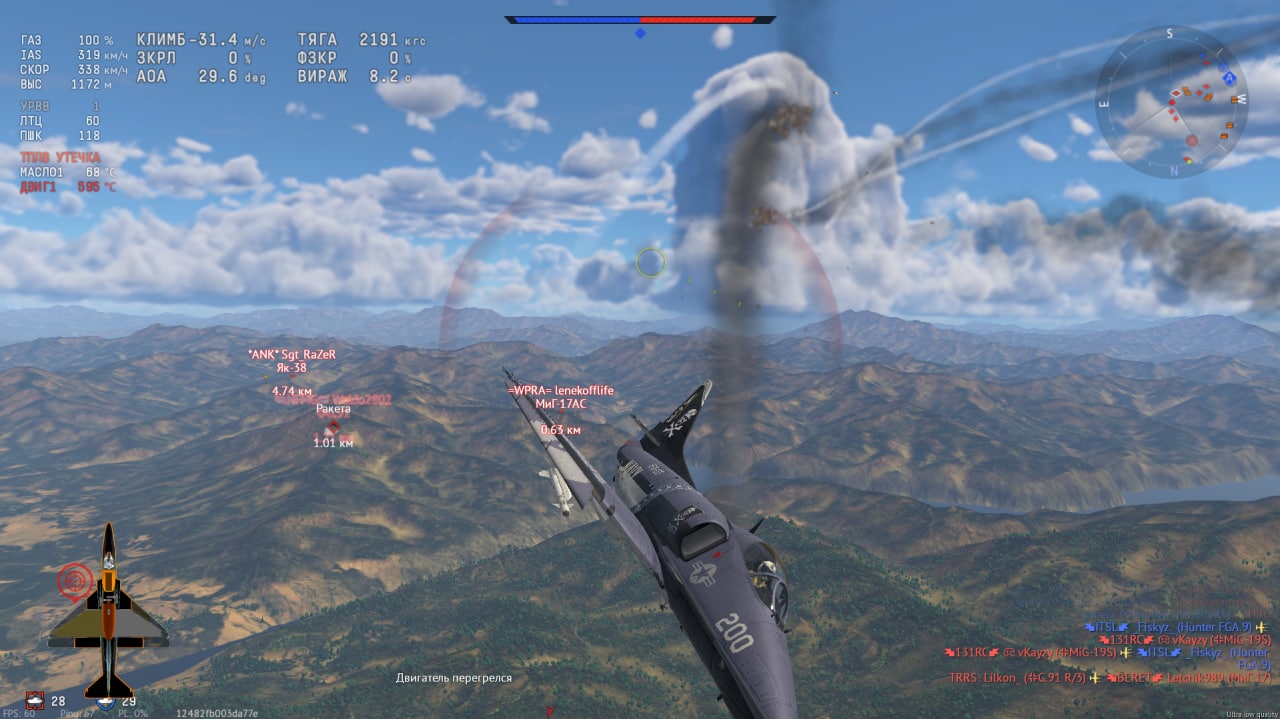The image size is (1280, 719).
Task: Click the red target-lock warning icon
Action: click(x=74, y=580)
